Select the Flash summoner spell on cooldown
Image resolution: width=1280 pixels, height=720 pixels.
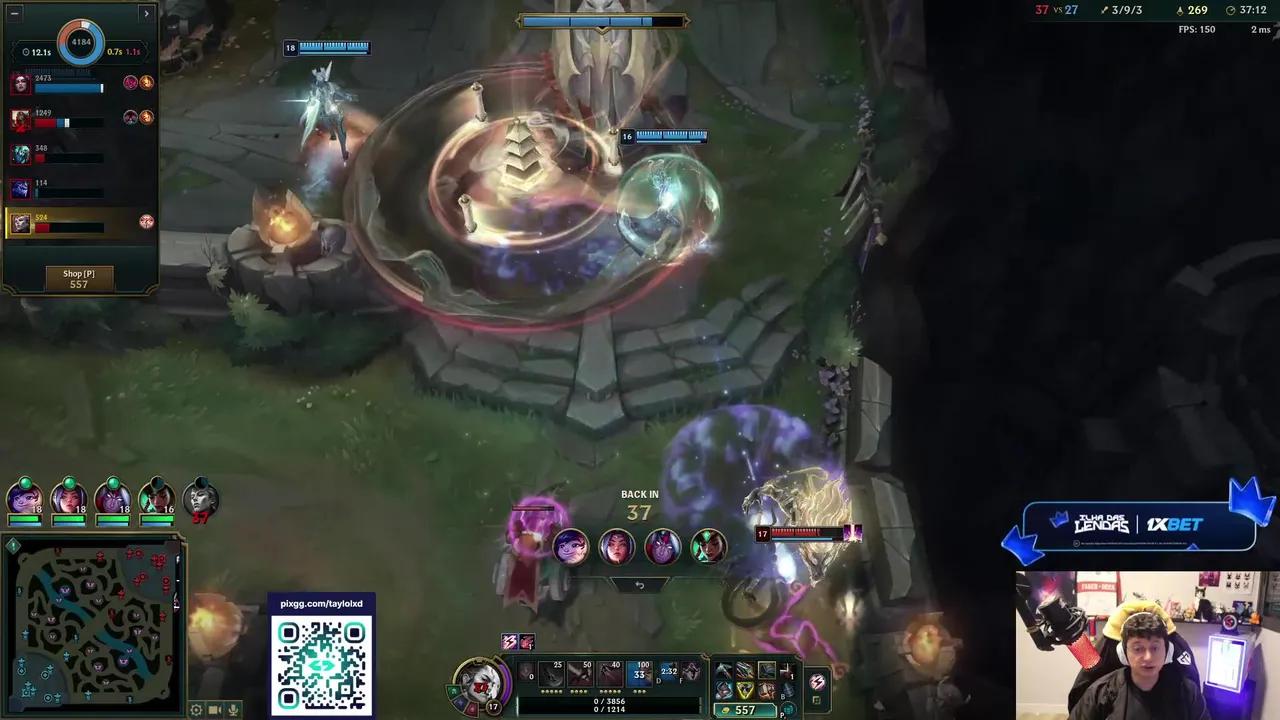coord(668,674)
